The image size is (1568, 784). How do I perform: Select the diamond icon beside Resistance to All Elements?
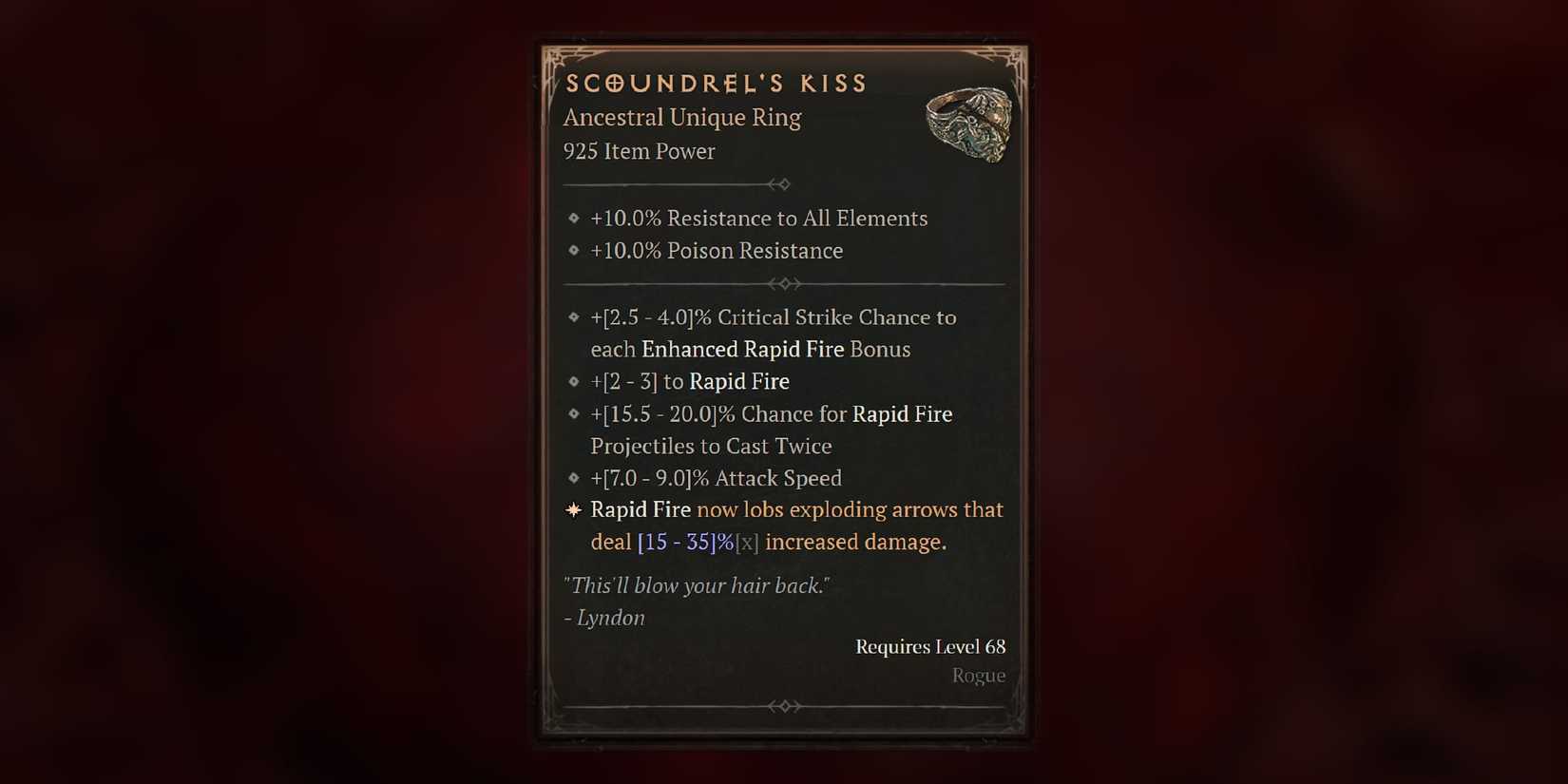[x=574, y=218]
